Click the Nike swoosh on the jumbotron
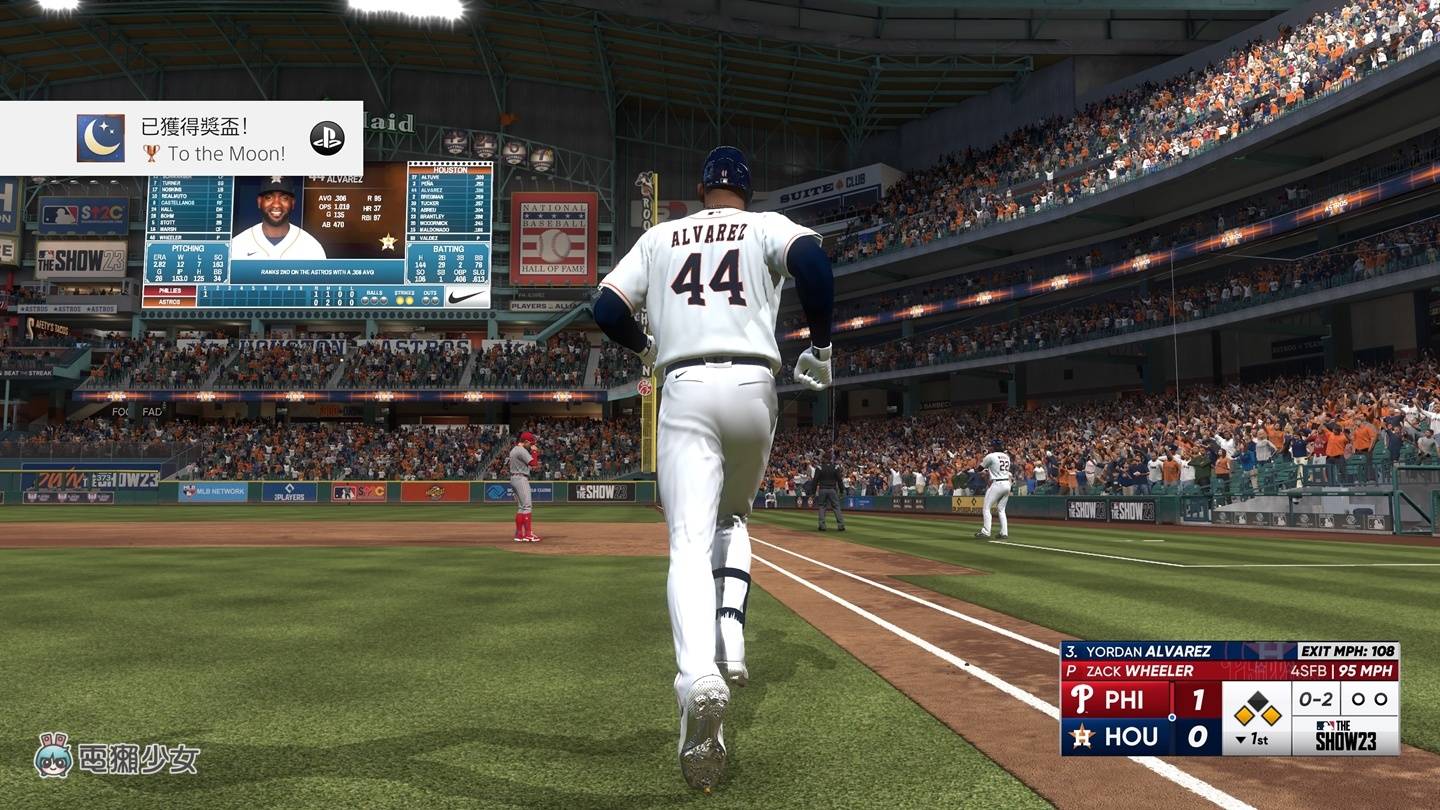This screenshot has width=1440, height=810. coord(466,296)
